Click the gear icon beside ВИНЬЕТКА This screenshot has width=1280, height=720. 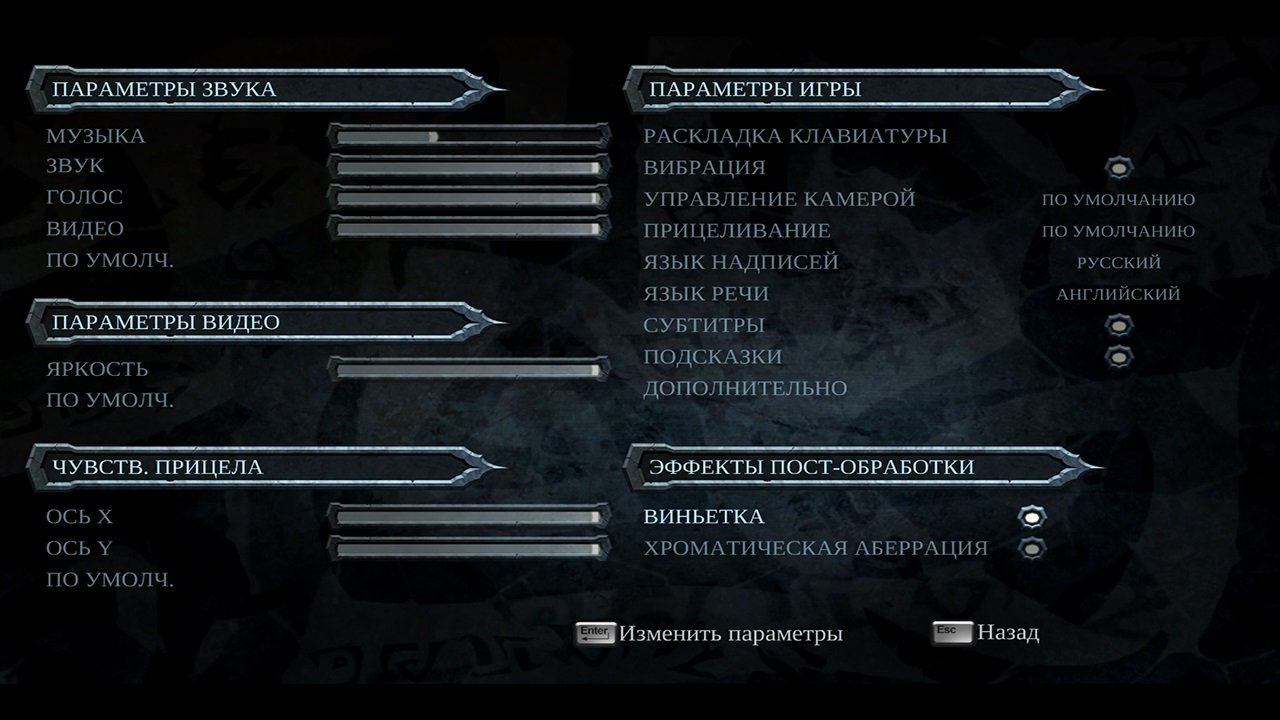click(1030, 516)
